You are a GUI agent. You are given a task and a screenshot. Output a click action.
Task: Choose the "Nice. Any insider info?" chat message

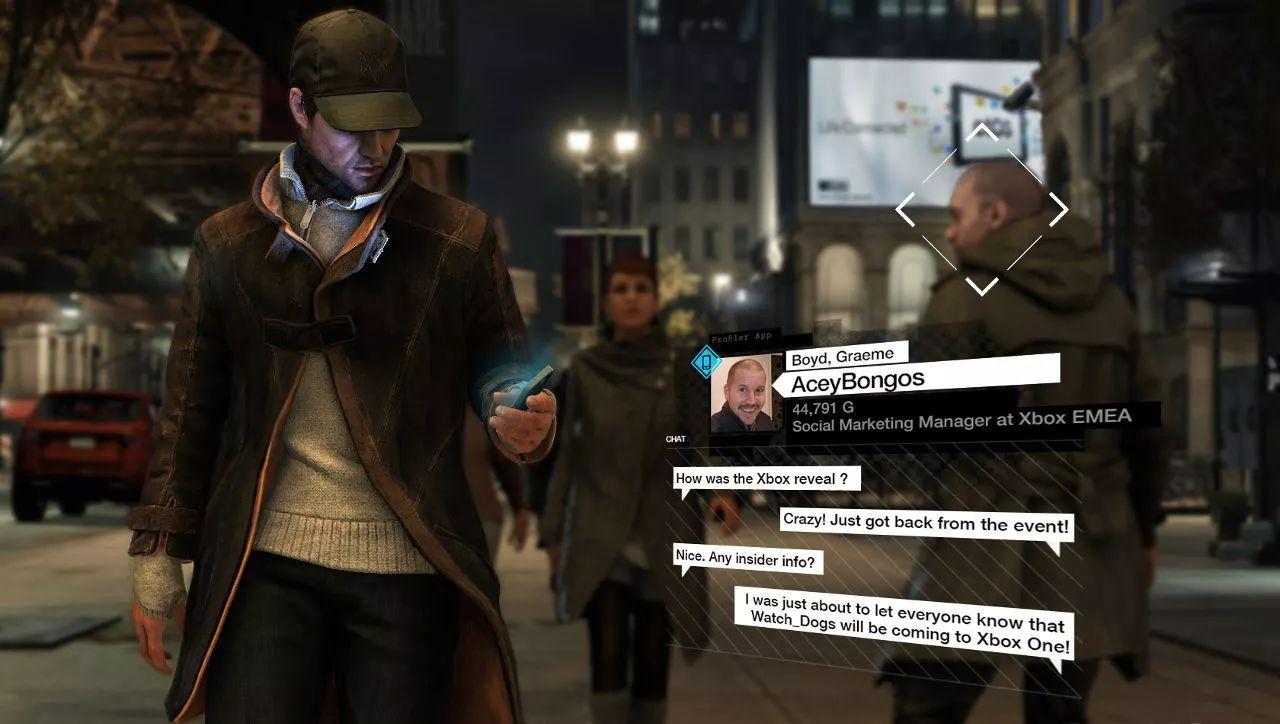click(x=749, y=560)
